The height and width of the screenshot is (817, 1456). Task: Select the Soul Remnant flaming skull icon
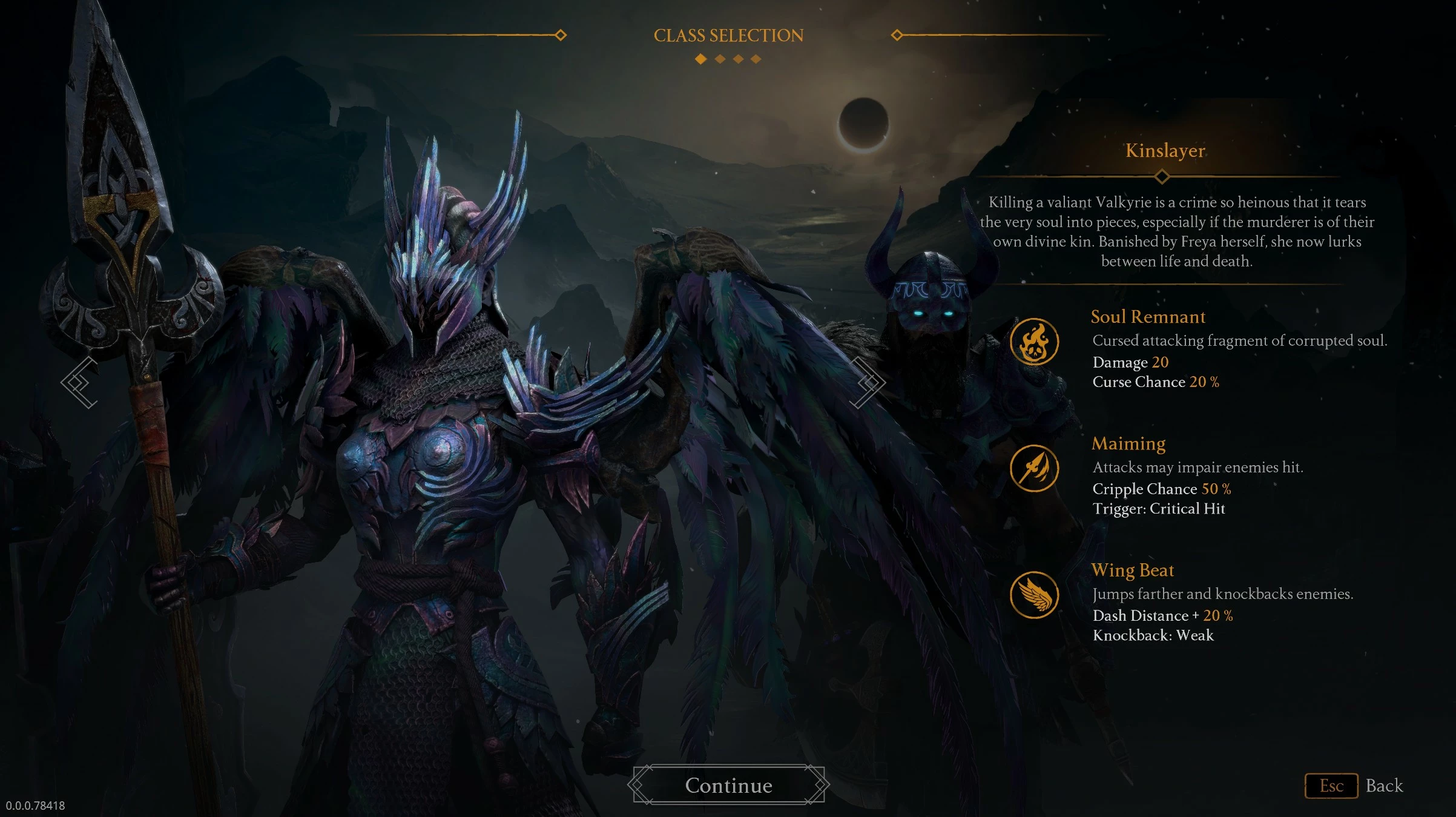click(x=1034, y=342)
